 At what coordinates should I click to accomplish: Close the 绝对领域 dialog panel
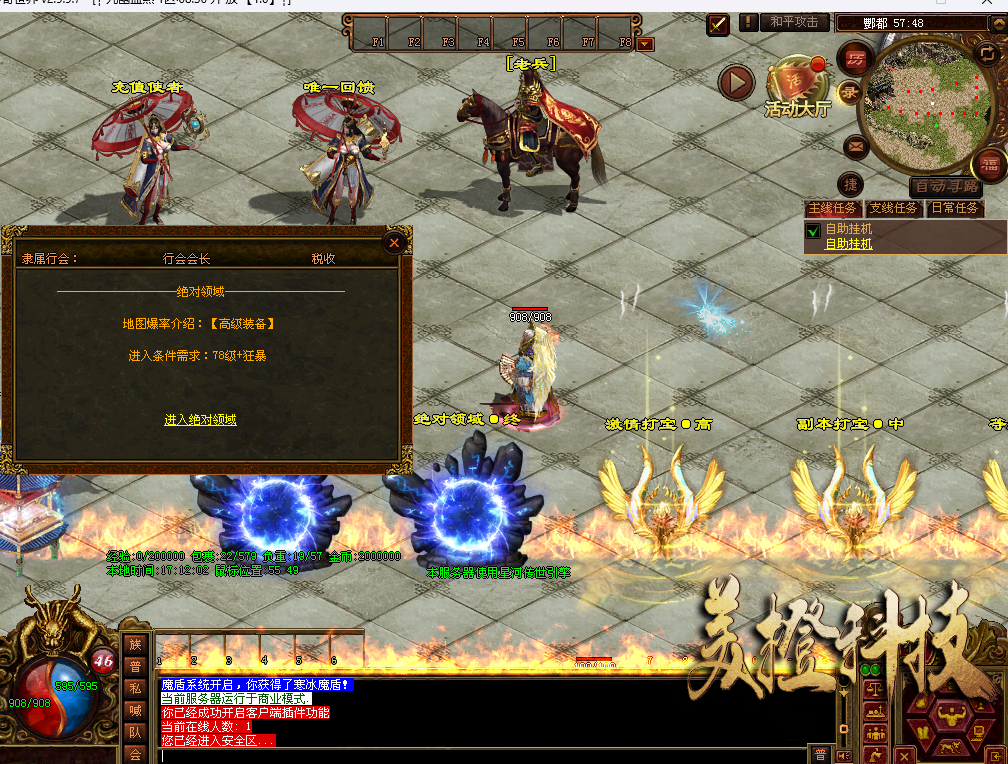click(394, 242)
